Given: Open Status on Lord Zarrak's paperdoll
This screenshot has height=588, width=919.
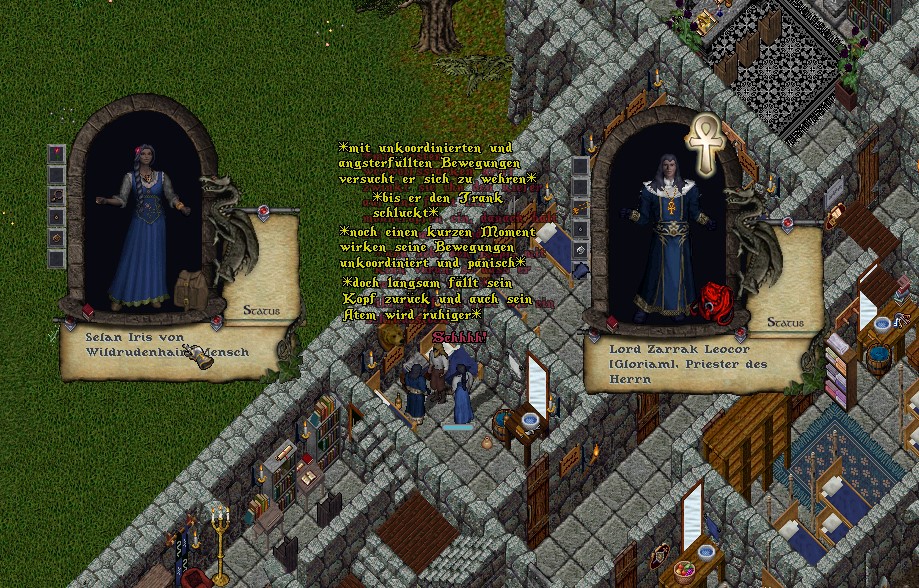Looking at the screenshot, I should (x=785, y=323).
